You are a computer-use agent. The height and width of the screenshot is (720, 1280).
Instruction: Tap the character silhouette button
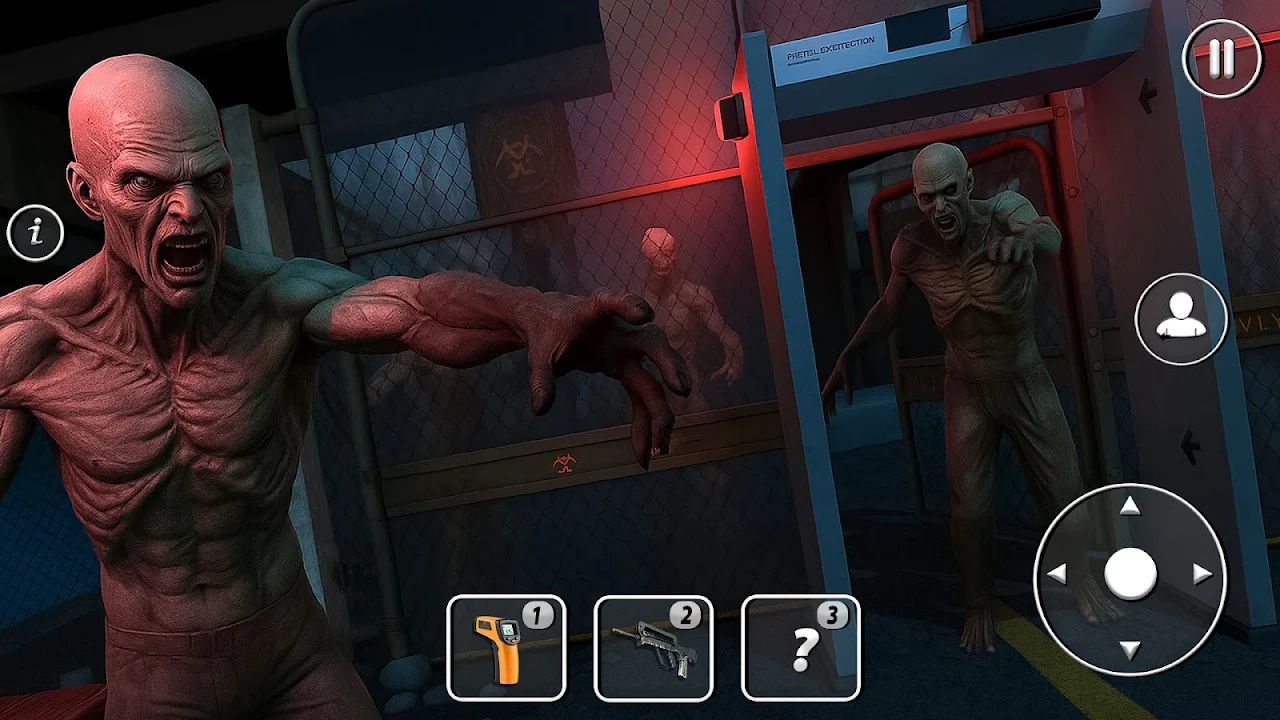tap(1181, 320)
